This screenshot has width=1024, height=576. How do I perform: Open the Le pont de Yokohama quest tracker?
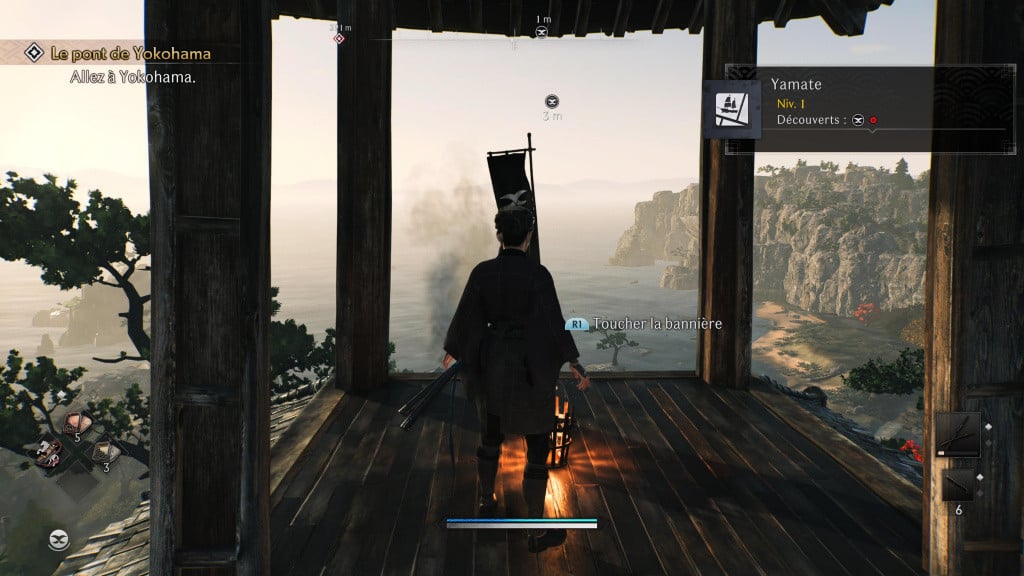point(120,53)
